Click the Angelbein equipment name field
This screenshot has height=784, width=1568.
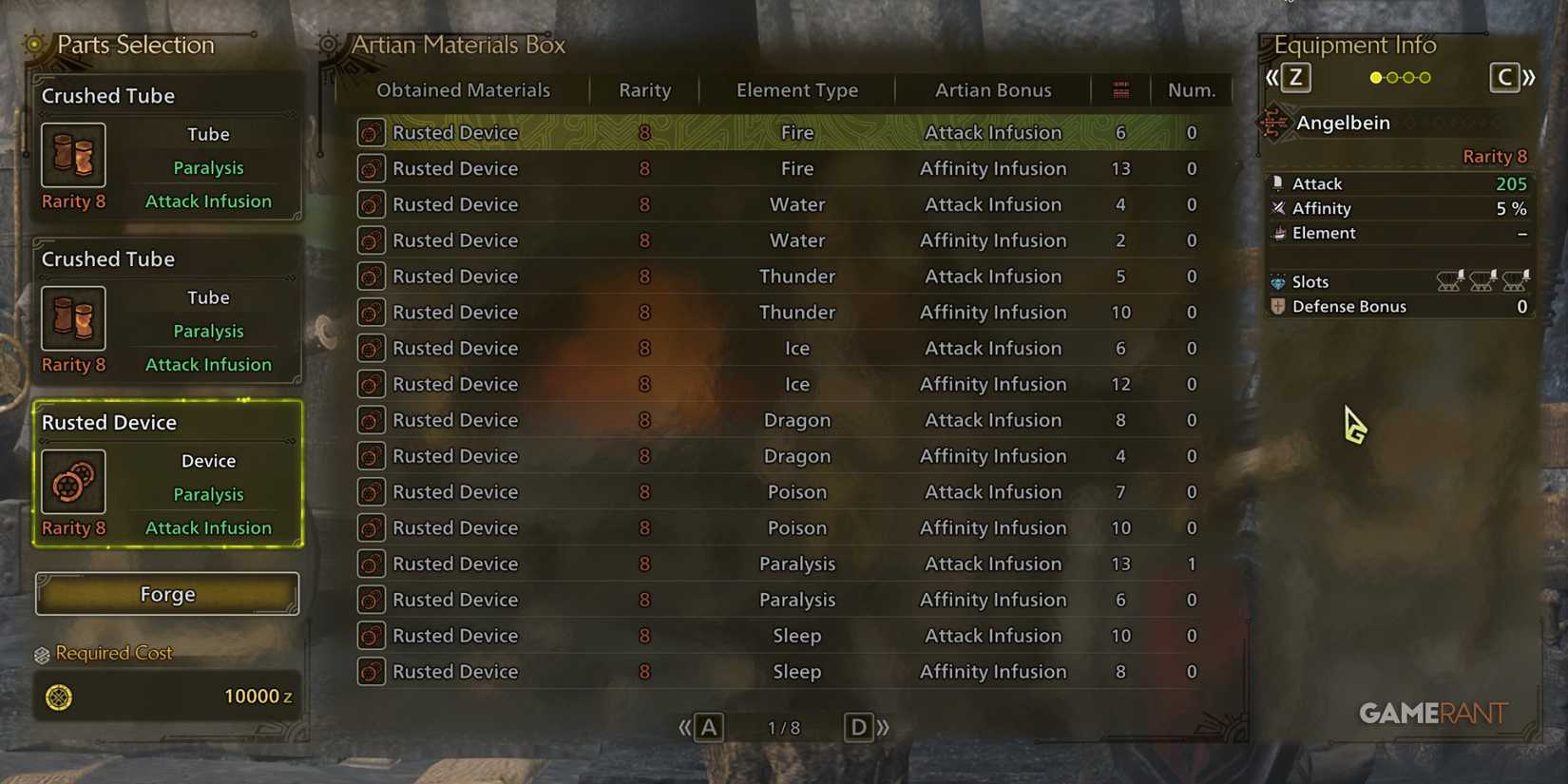(x=1344, y=123)
